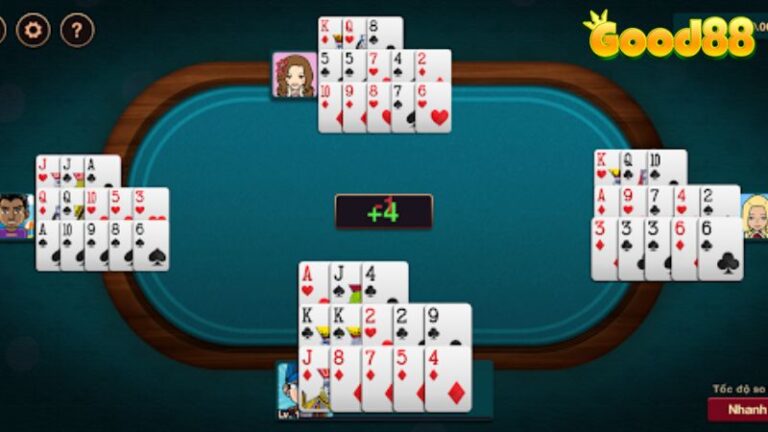Click the Good88 logo
The height and width of the screenshot is (432, 768).
coord(670,36)
